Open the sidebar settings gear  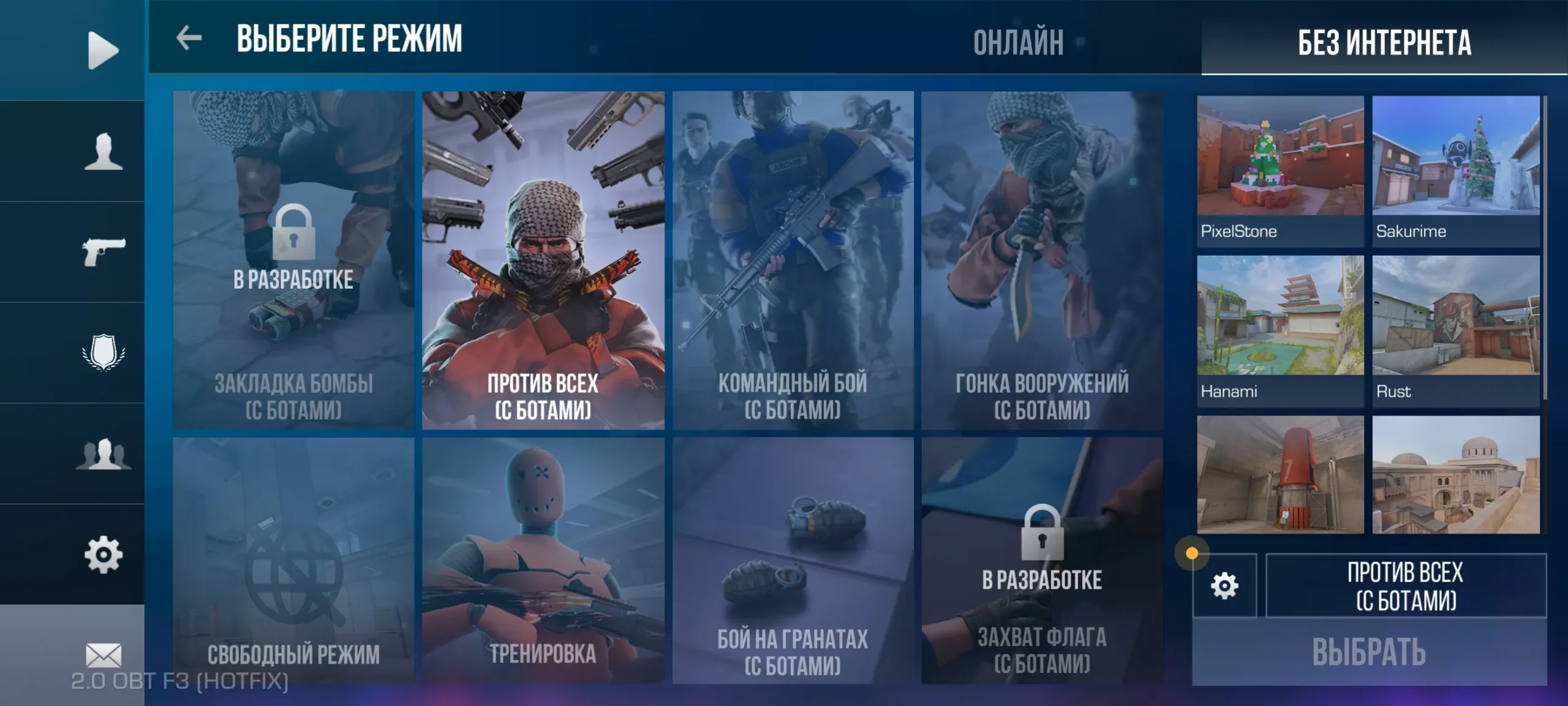pos(104,555)
